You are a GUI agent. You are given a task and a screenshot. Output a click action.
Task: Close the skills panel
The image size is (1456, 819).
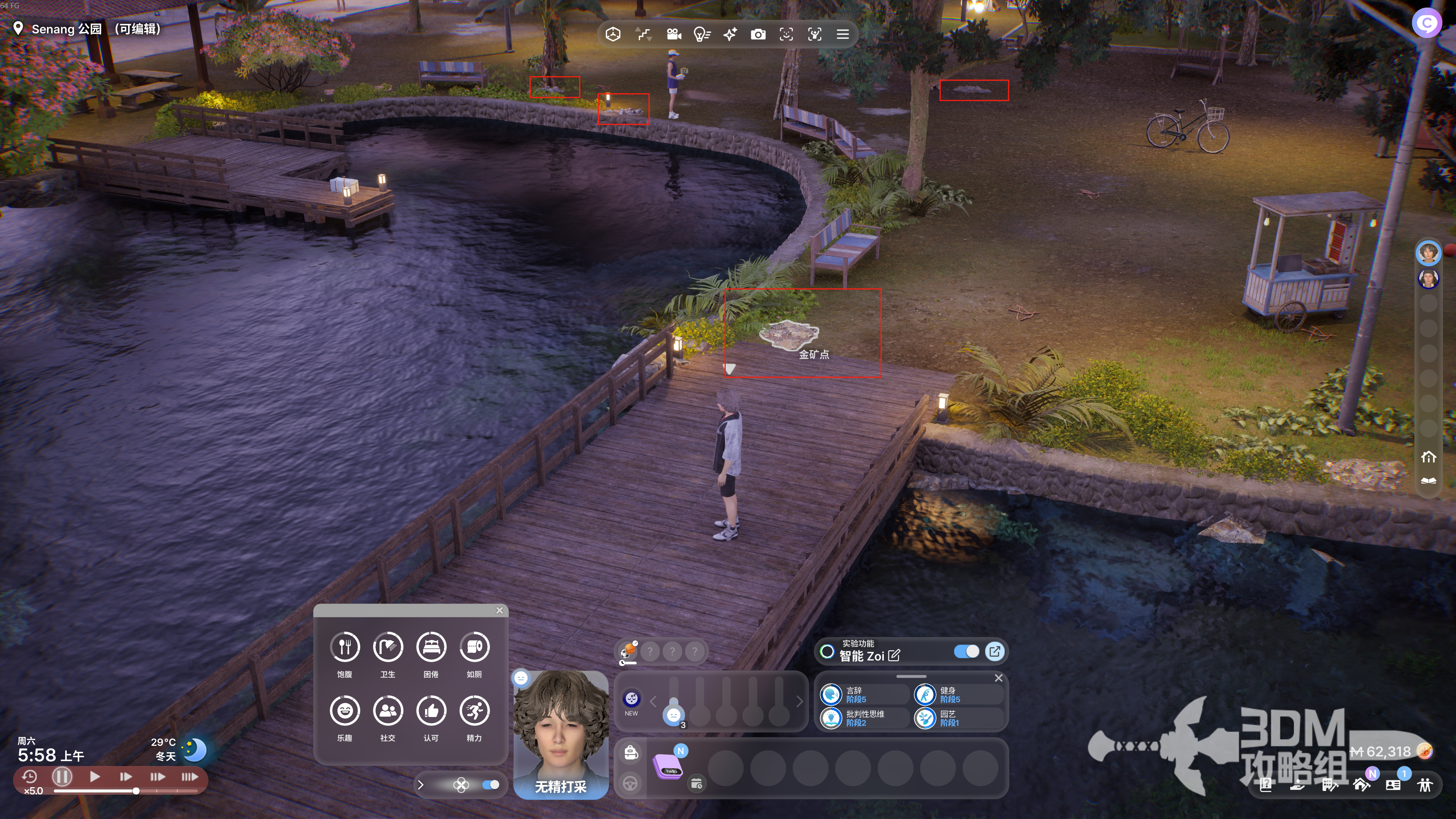pos(999,678)
